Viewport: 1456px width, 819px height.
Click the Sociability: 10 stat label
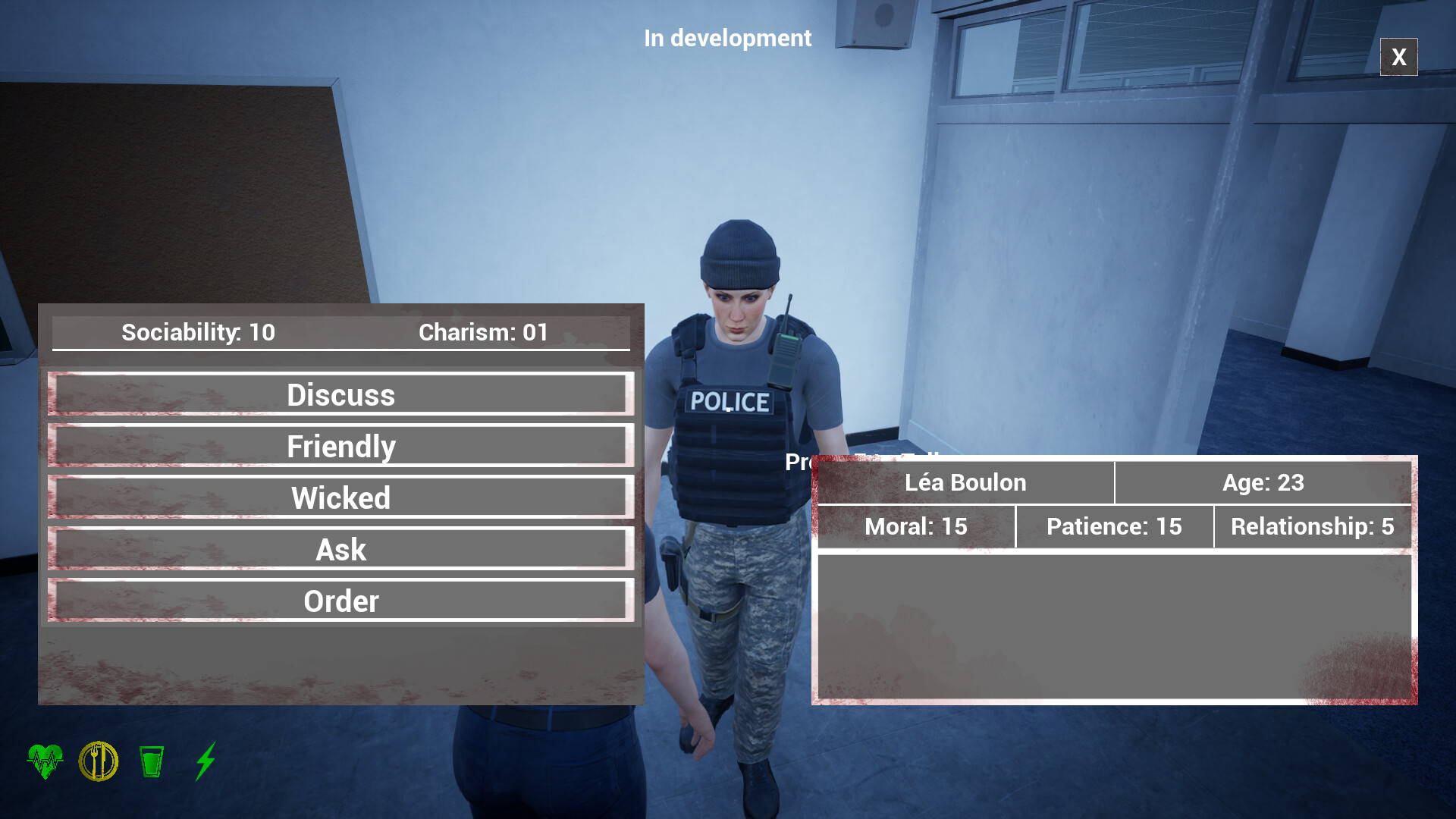coord(198,332)
